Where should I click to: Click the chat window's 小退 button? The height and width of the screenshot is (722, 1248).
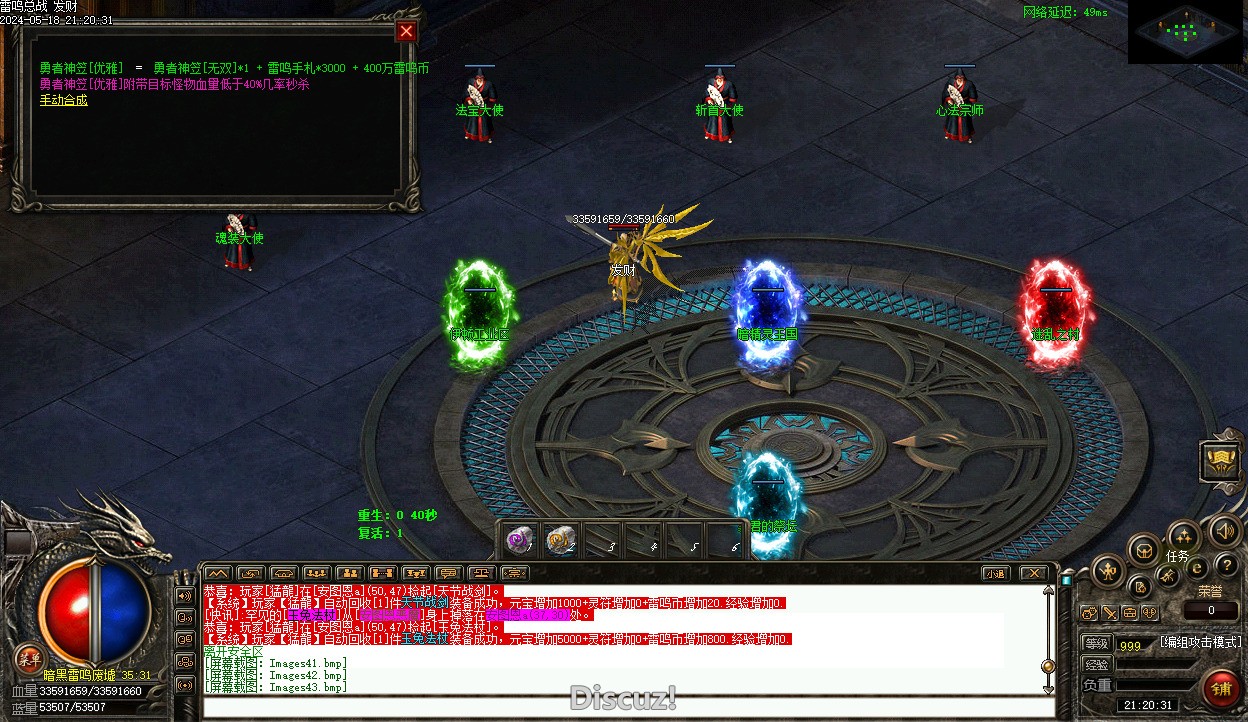[994, 573]
